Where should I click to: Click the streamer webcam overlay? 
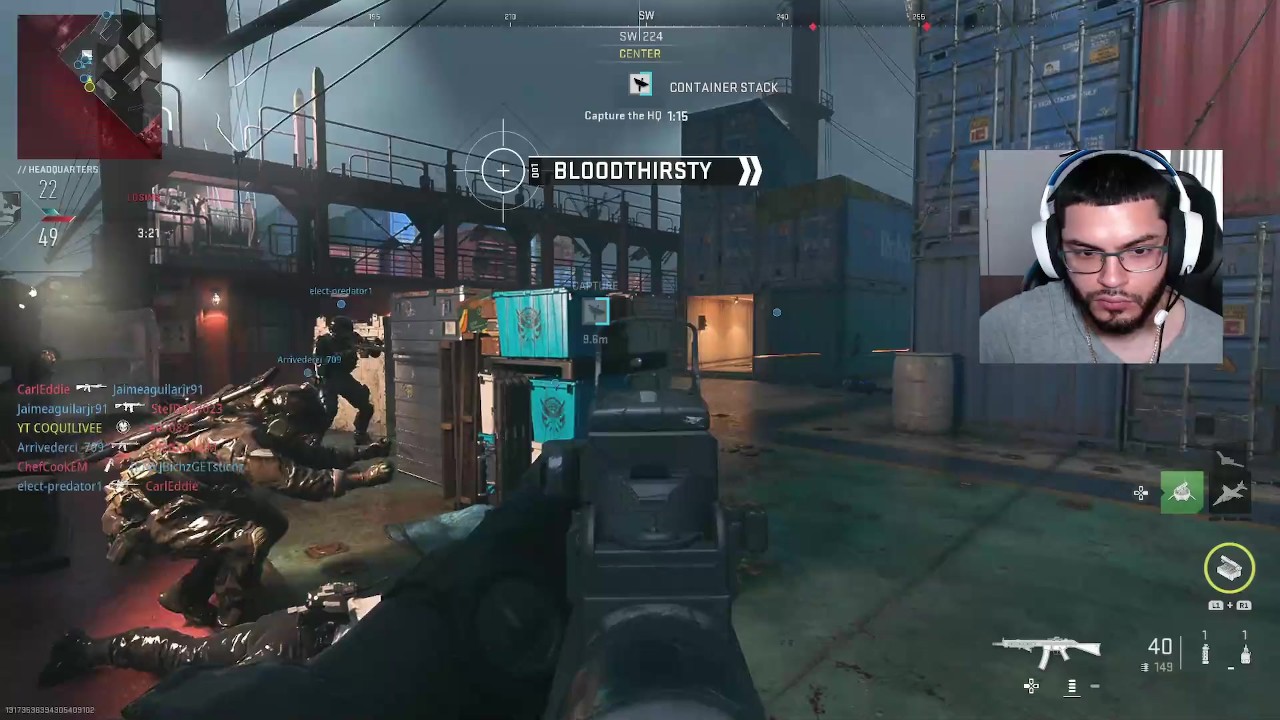(1100, 256)
